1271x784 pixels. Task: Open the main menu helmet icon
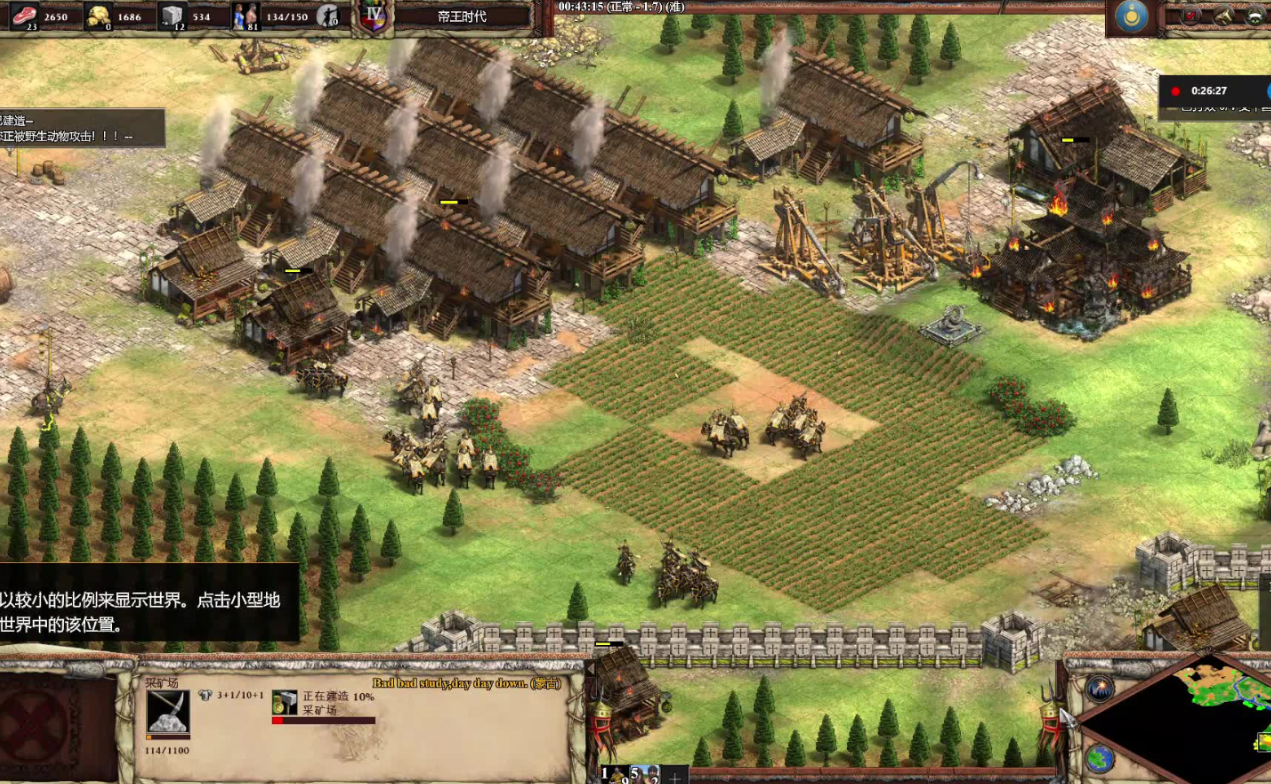point(1256,15)
